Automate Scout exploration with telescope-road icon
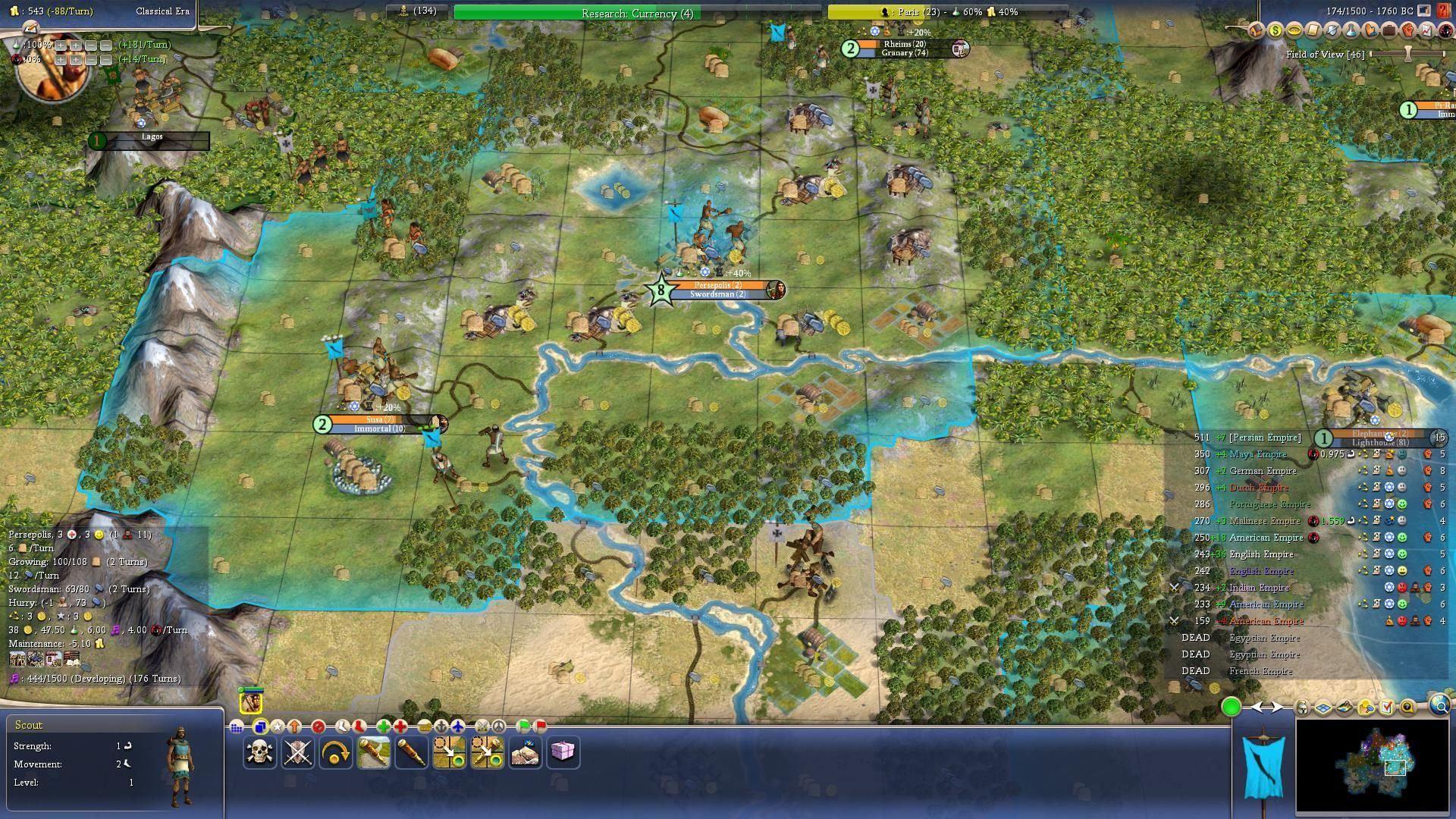This screenshot has width=1456, height=819. pyautogui.click(x=372, y=752)
